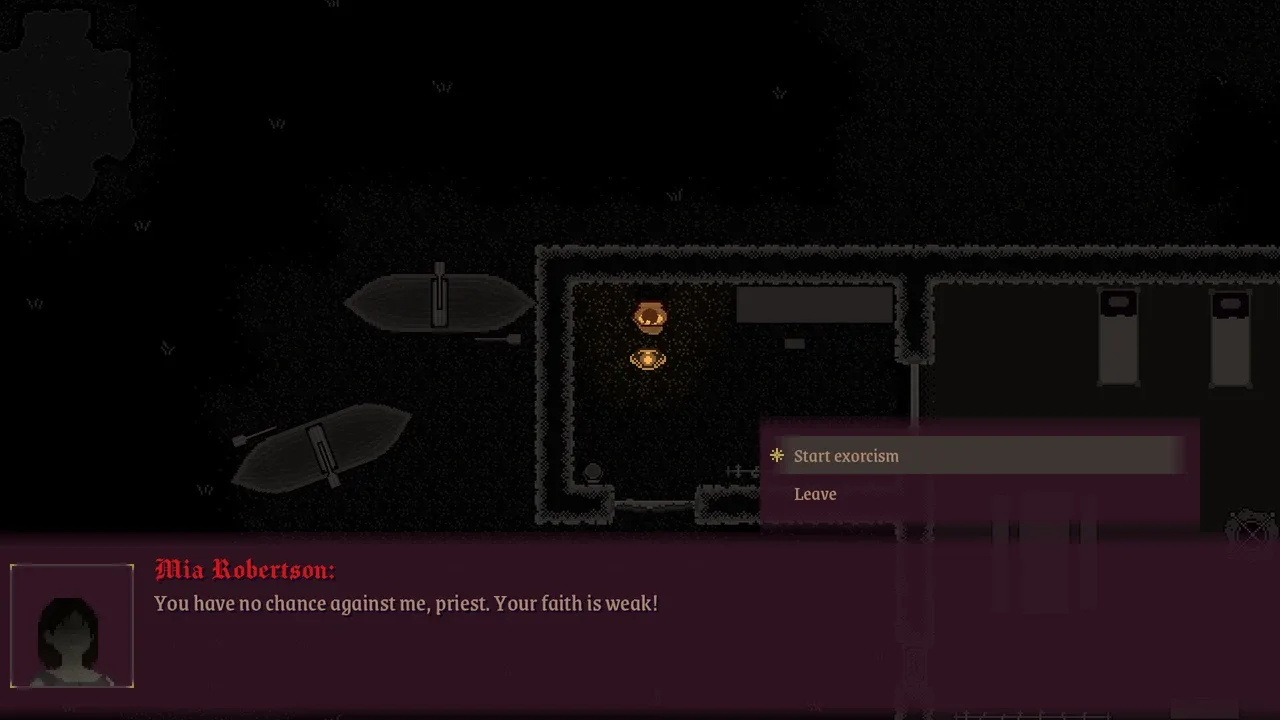Select the "Leave" dialogue option

pyautogui.click(x=815, y=494)
